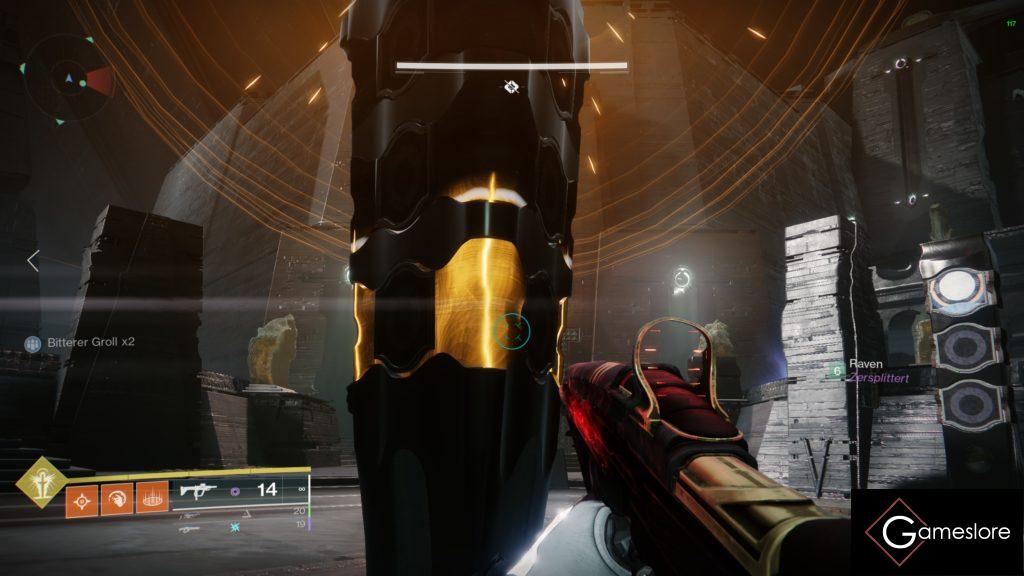Open the Gameslore logo watermark
Viewport: 1024px width, 576px height.
click(x=937, y=532)
